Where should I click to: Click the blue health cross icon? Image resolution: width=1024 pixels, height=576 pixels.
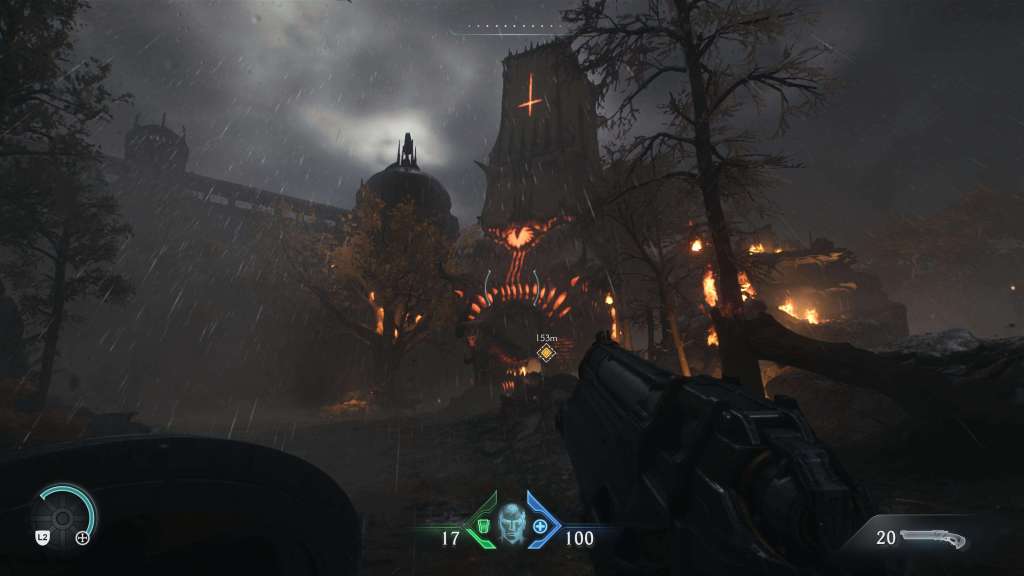(x=541, y=525)
